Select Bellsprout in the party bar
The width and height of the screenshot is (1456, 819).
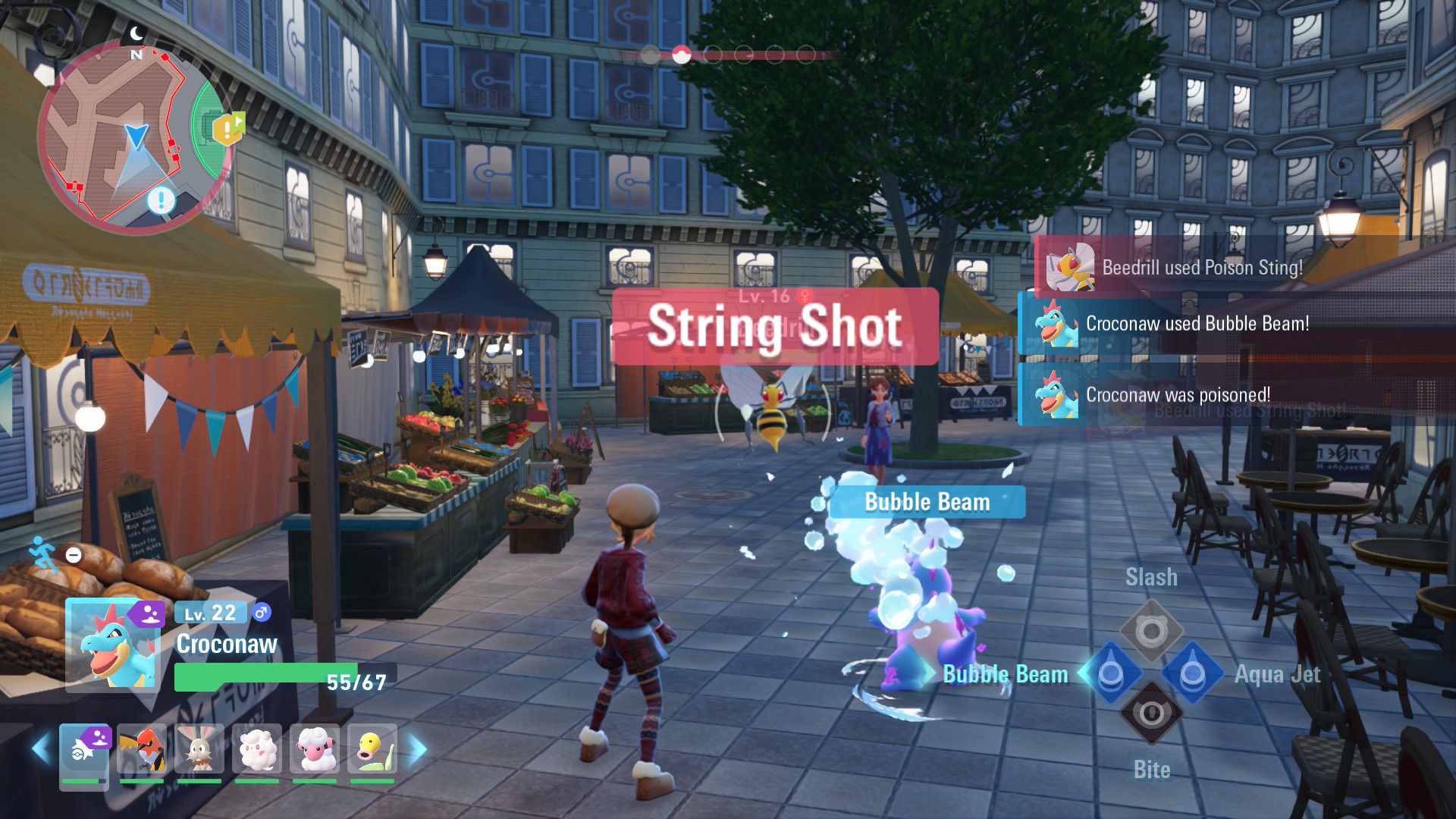pos(372,750)
